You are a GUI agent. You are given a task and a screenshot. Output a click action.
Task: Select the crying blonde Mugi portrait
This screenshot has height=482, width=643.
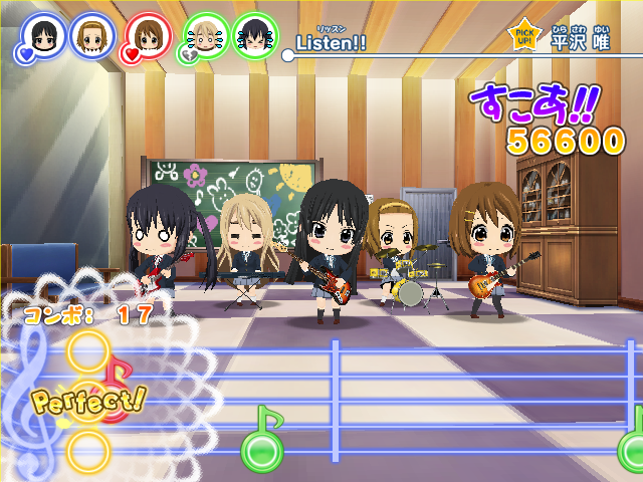click(206, 38)
